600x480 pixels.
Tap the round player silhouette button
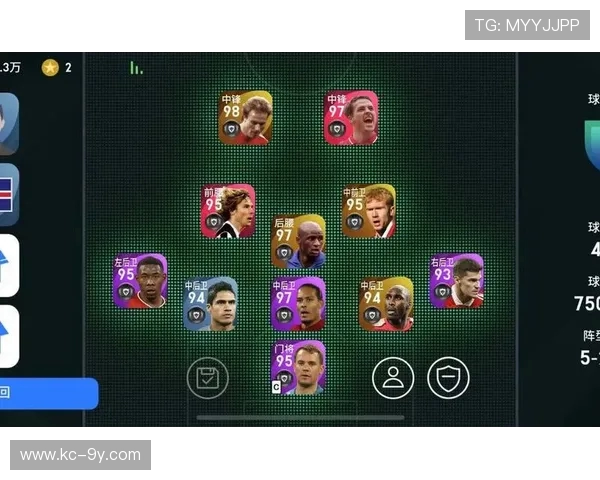pyautogui.click(x=393, y=377)
